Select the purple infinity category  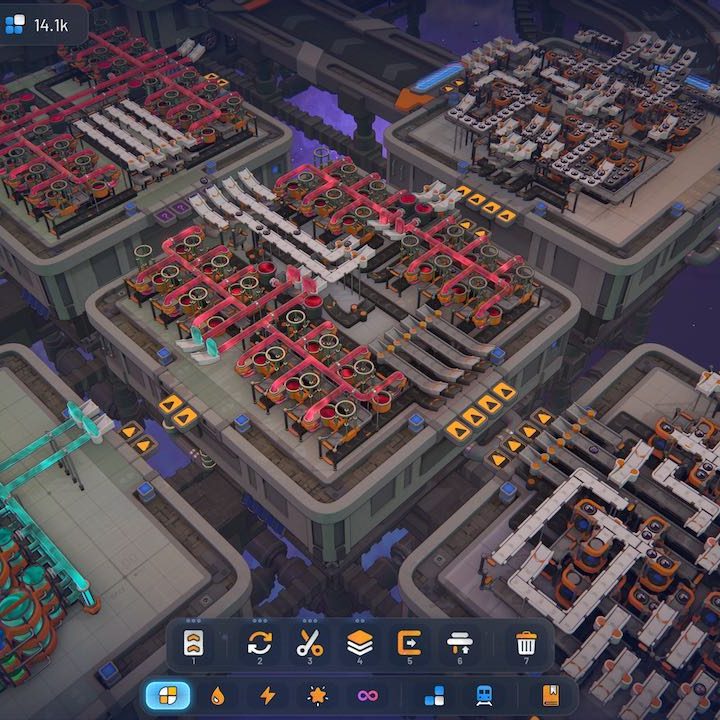click(368, 695)
